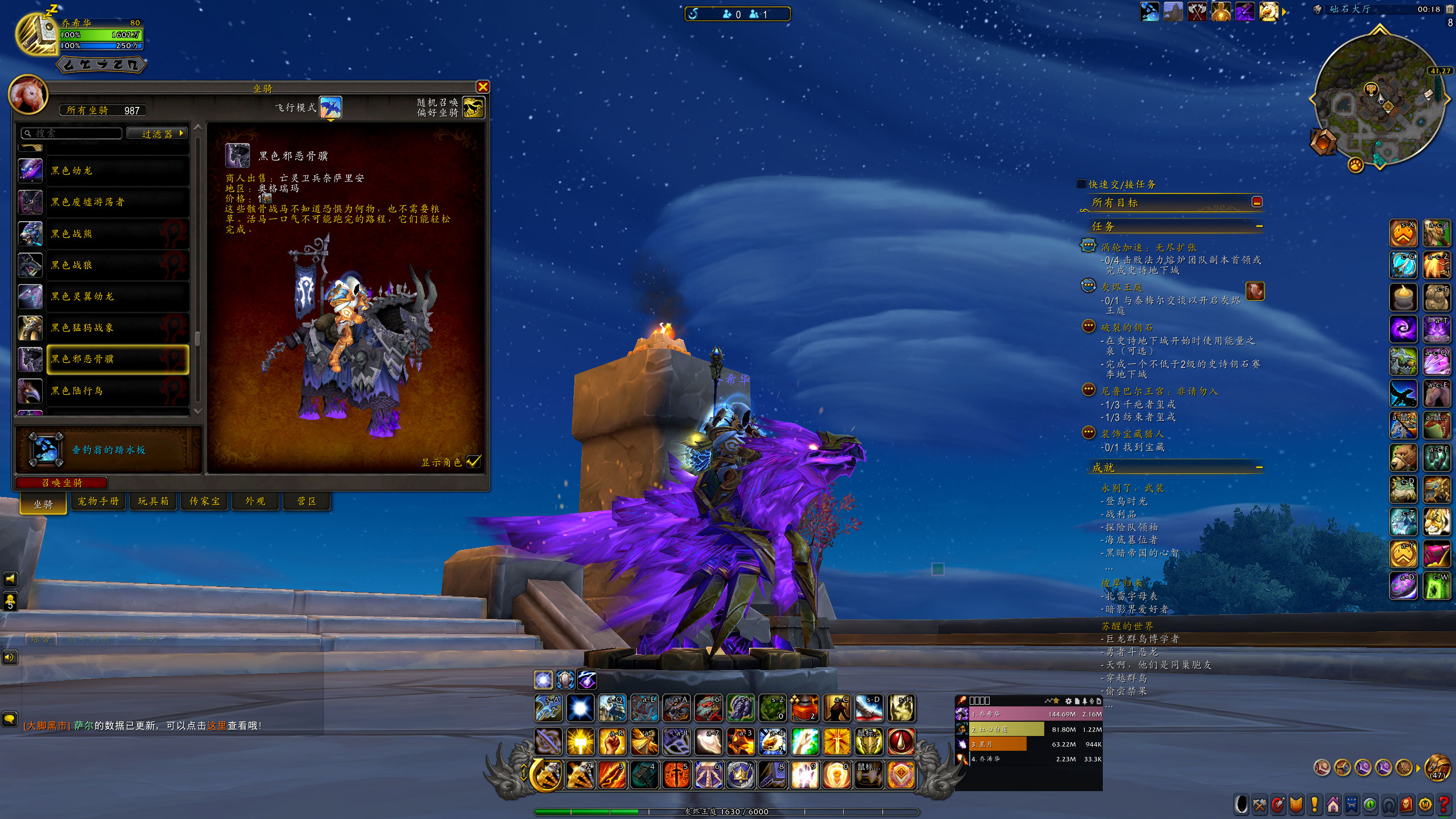Collapse the 成就 achievements tracker section

coord(1259,468)
